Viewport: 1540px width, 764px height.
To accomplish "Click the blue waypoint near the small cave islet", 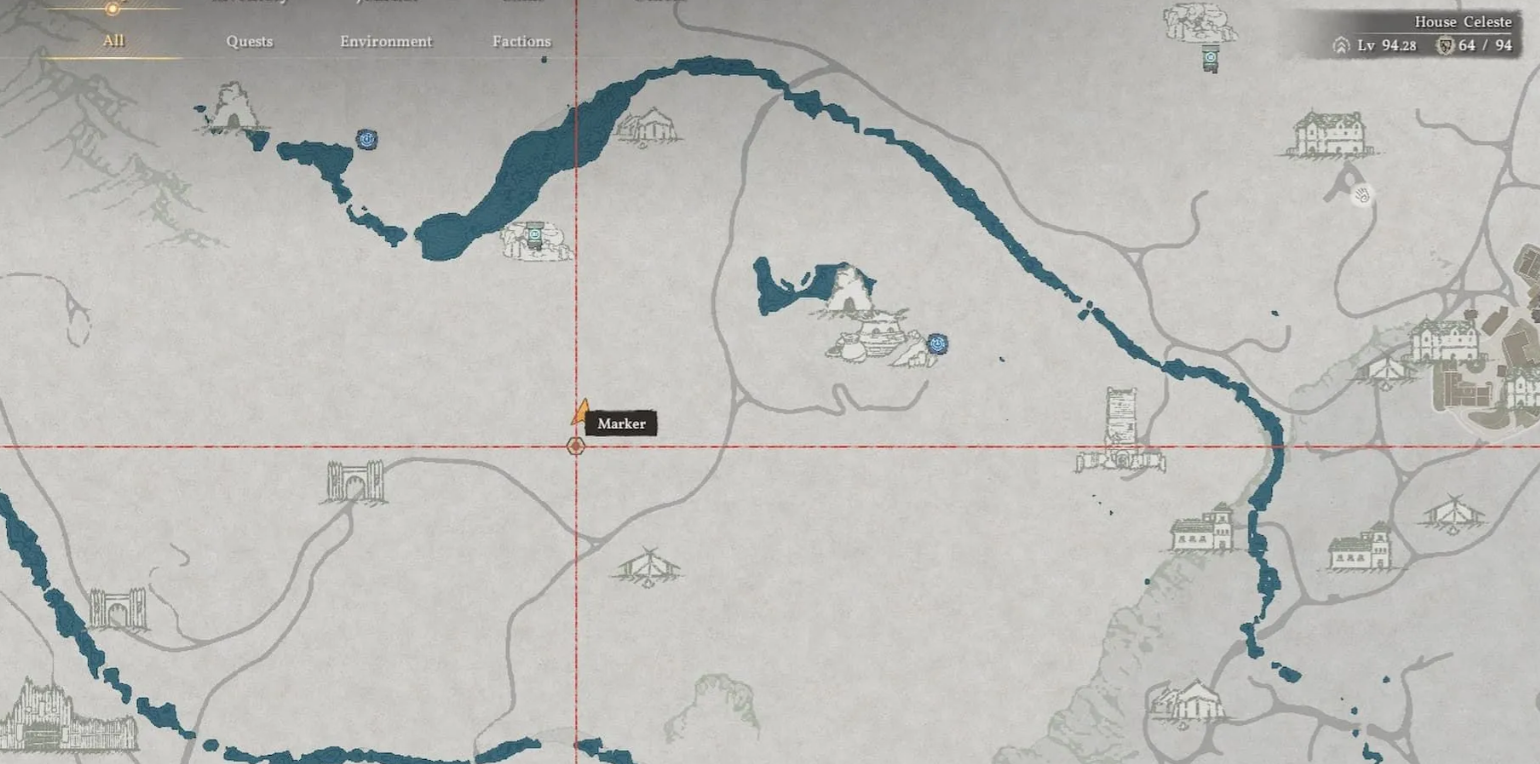I will tap(367, 139).
